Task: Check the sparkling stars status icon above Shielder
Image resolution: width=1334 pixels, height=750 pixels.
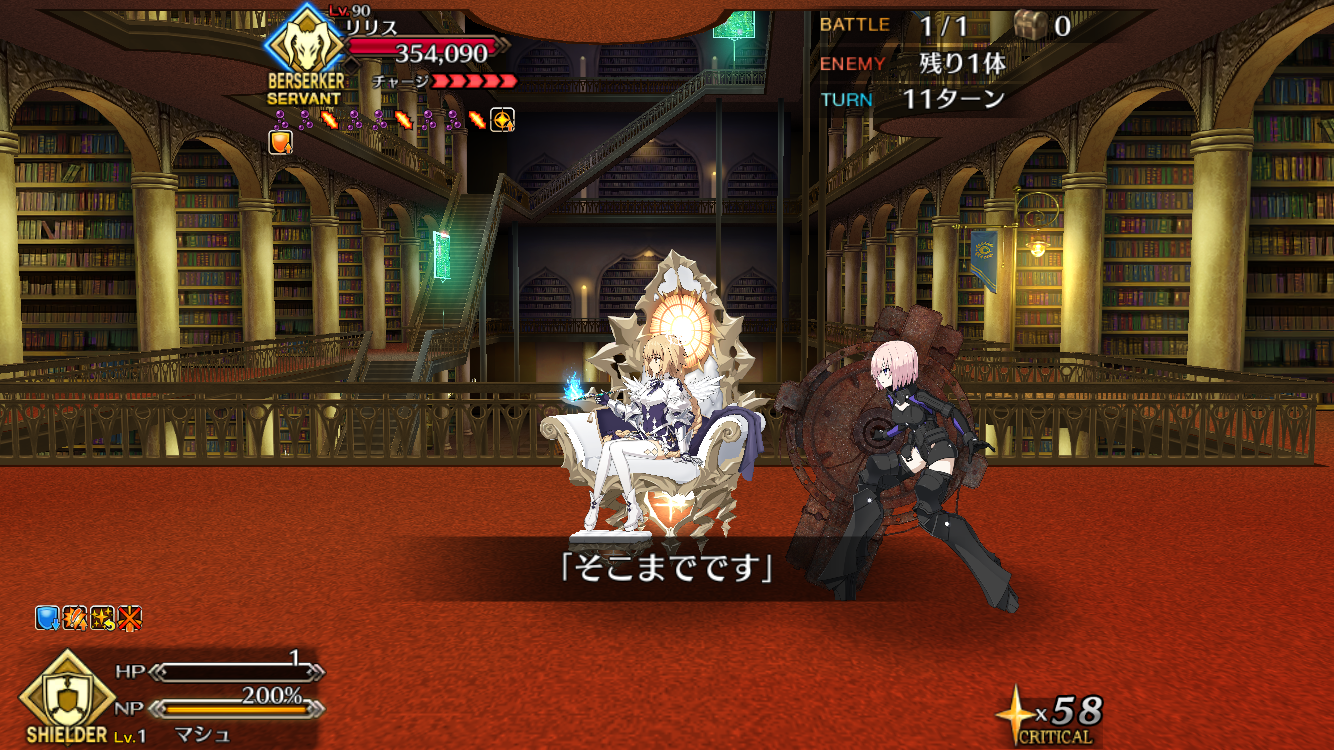Action: (x=102, y=619)
